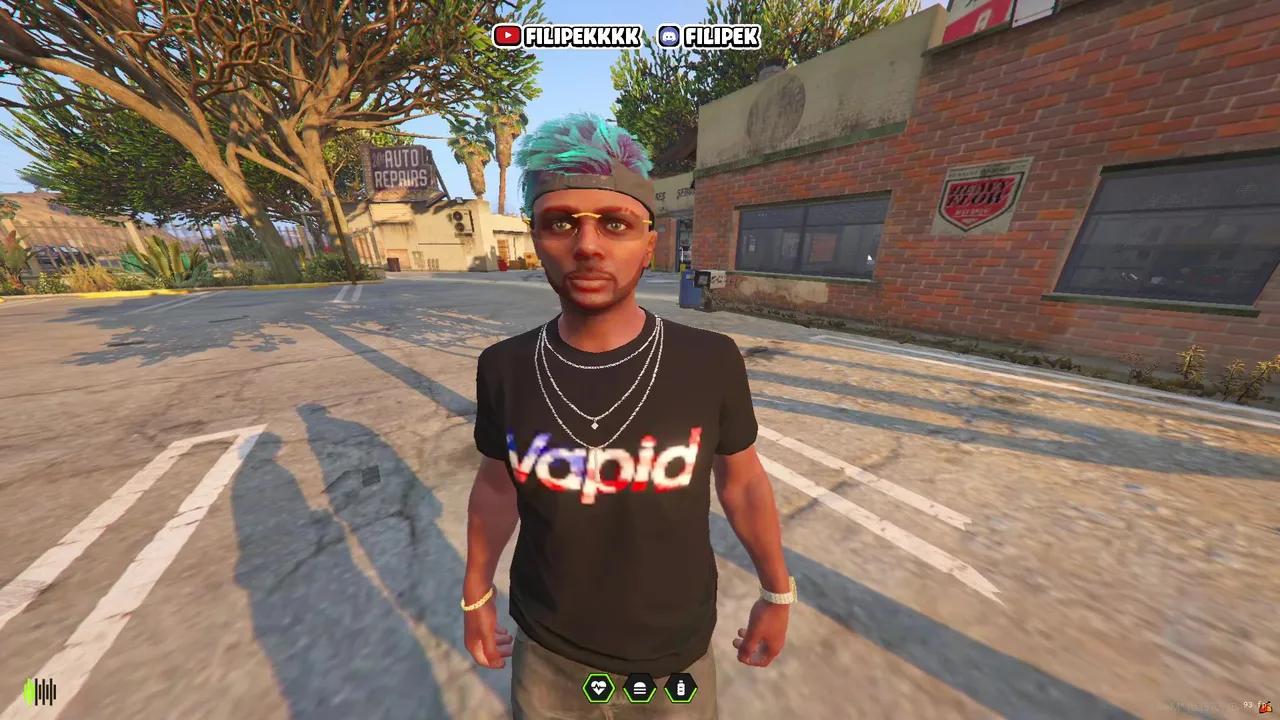Select the hunger burger icon

pos(638,689)
